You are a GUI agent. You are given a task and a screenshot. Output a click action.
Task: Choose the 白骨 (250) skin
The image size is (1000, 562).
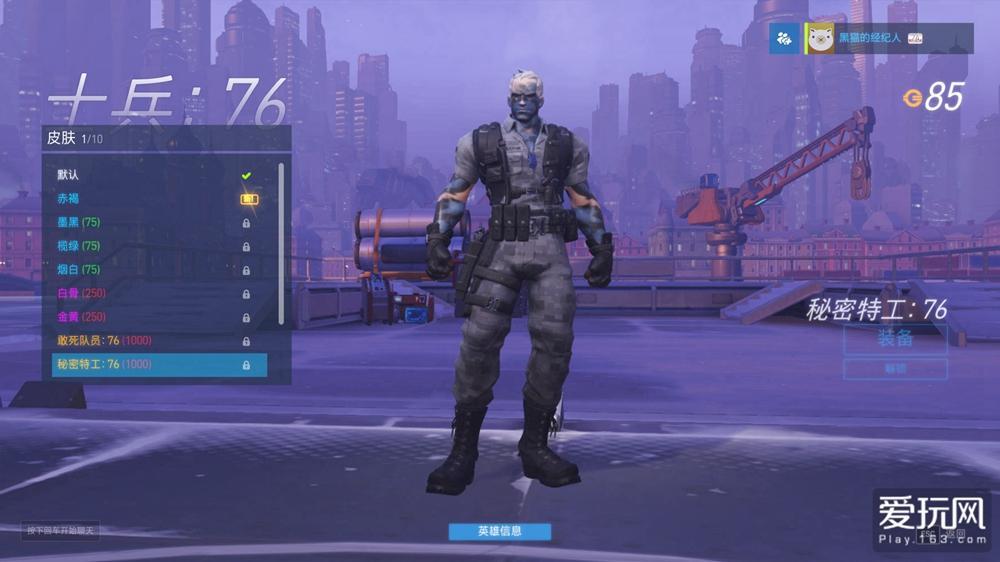[150, 293]
